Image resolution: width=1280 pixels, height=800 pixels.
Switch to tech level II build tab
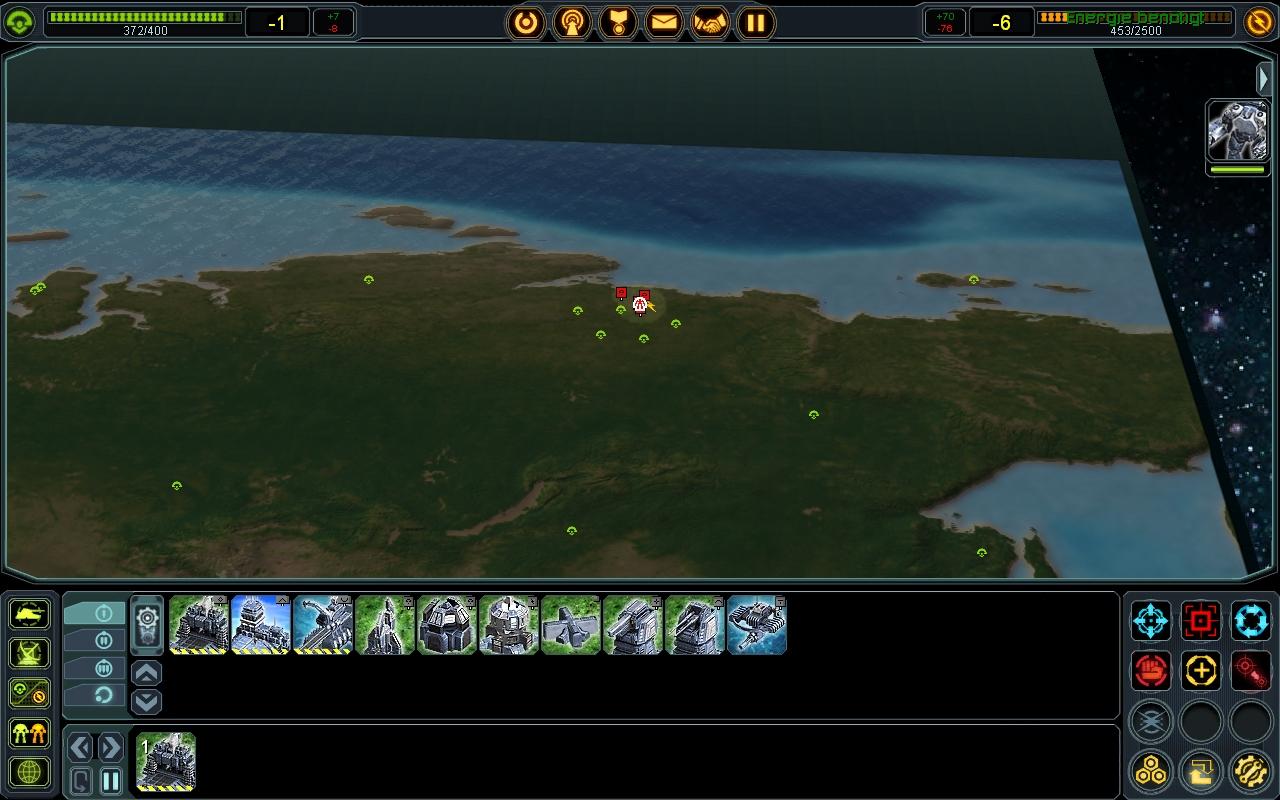(96, 640)
